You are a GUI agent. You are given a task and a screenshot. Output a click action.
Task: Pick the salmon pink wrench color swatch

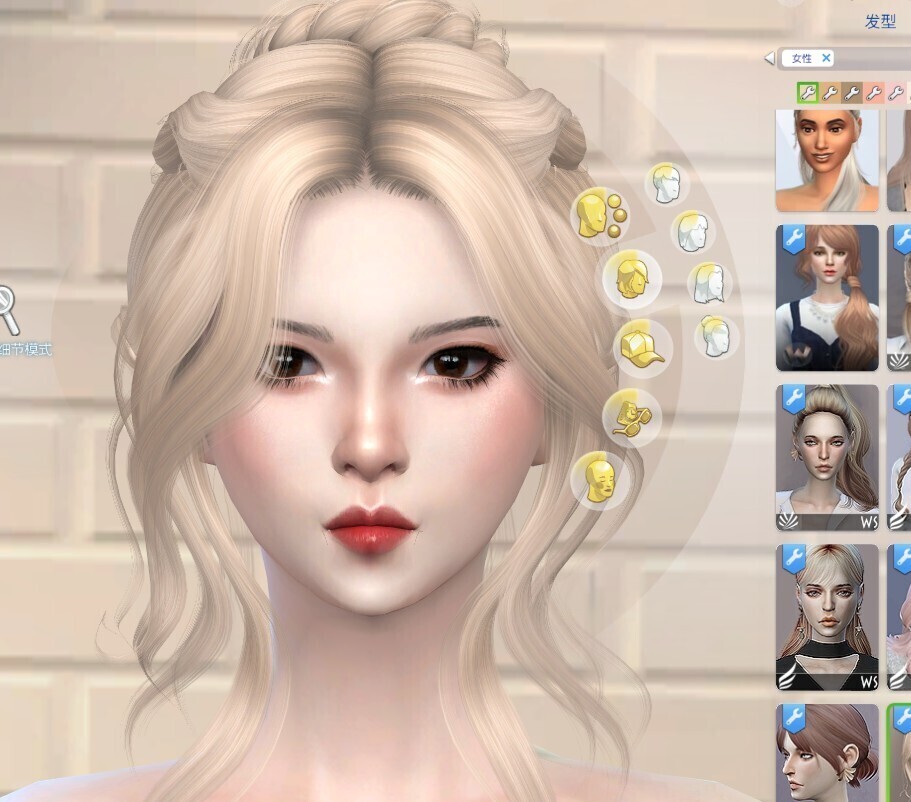pos(873,93)
